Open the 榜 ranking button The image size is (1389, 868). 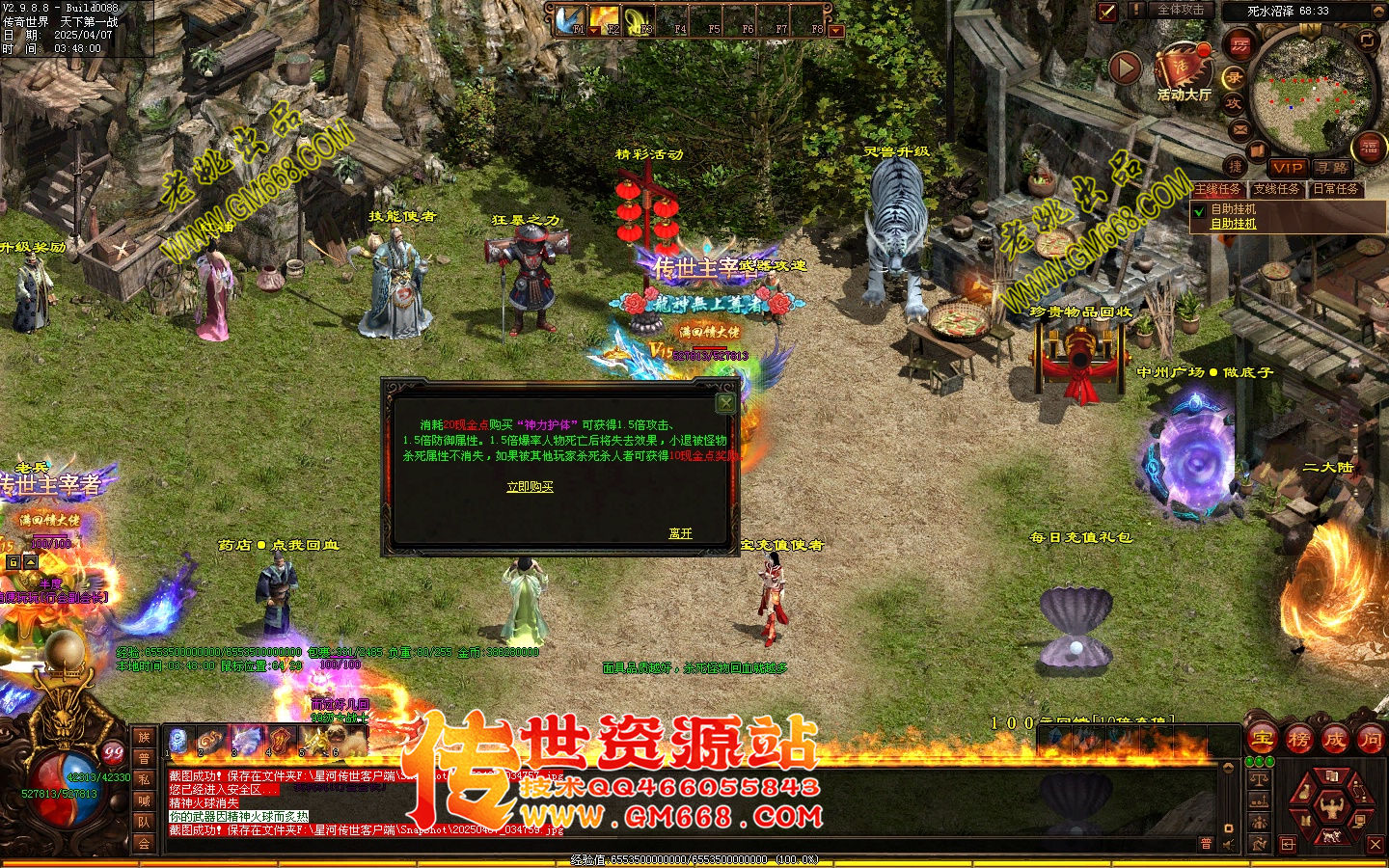point(1298,740)
